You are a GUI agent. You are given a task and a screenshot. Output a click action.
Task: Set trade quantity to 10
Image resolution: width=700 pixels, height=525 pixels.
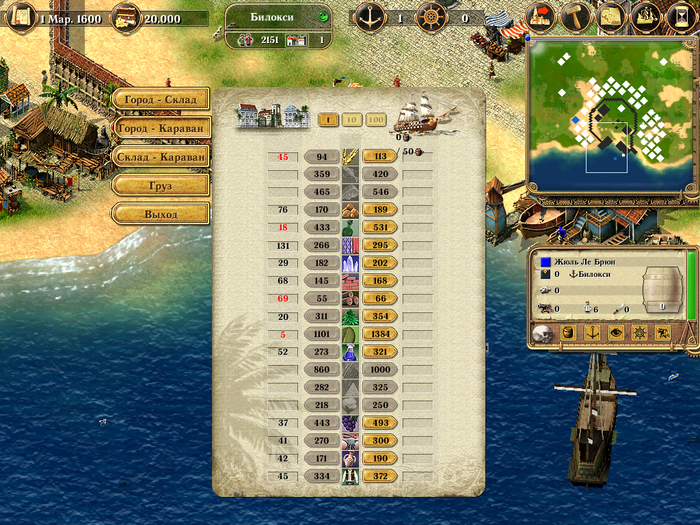tap(351, 120)
